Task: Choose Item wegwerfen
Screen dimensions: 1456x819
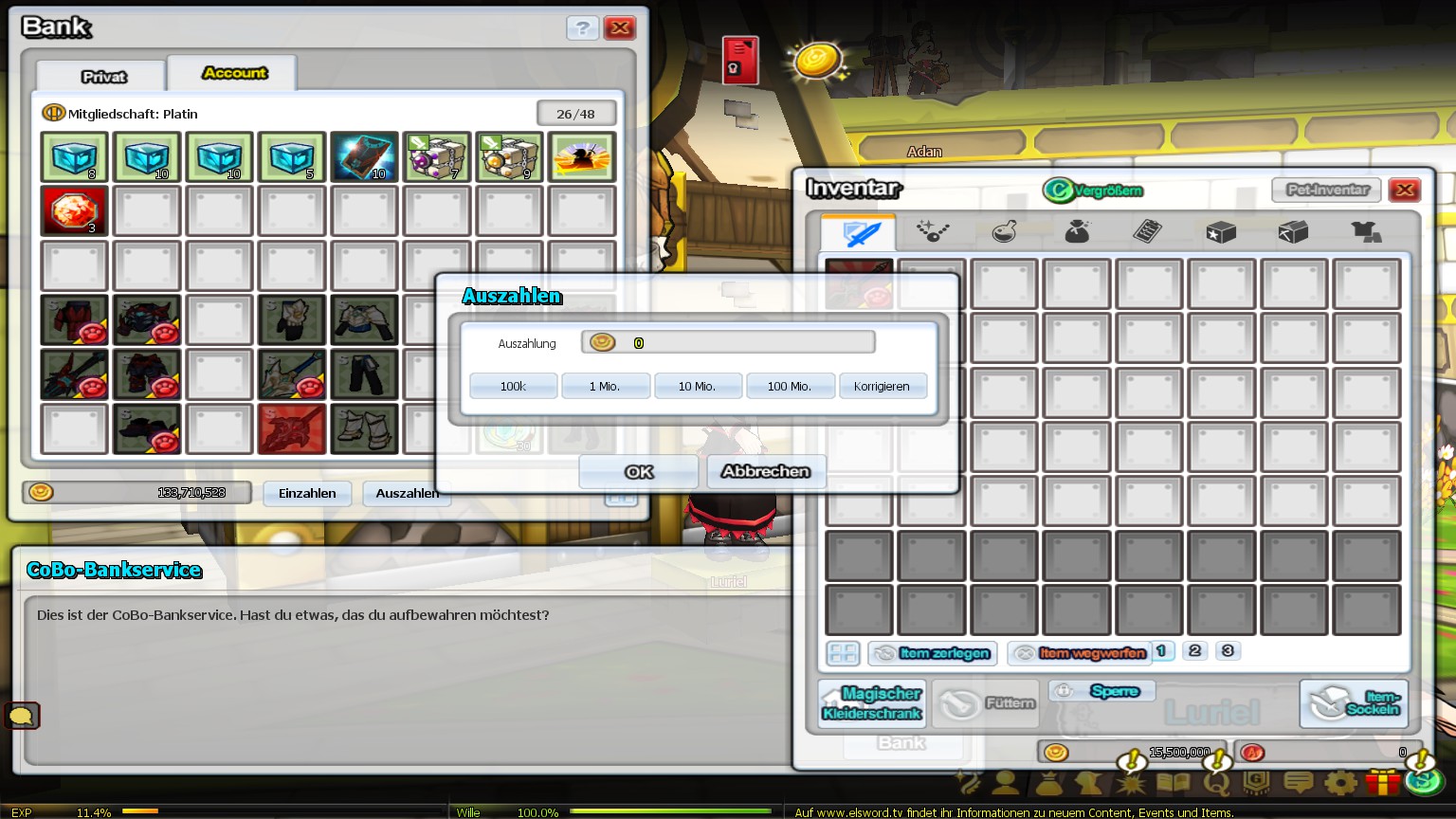Action: [x=1080, y=653]
